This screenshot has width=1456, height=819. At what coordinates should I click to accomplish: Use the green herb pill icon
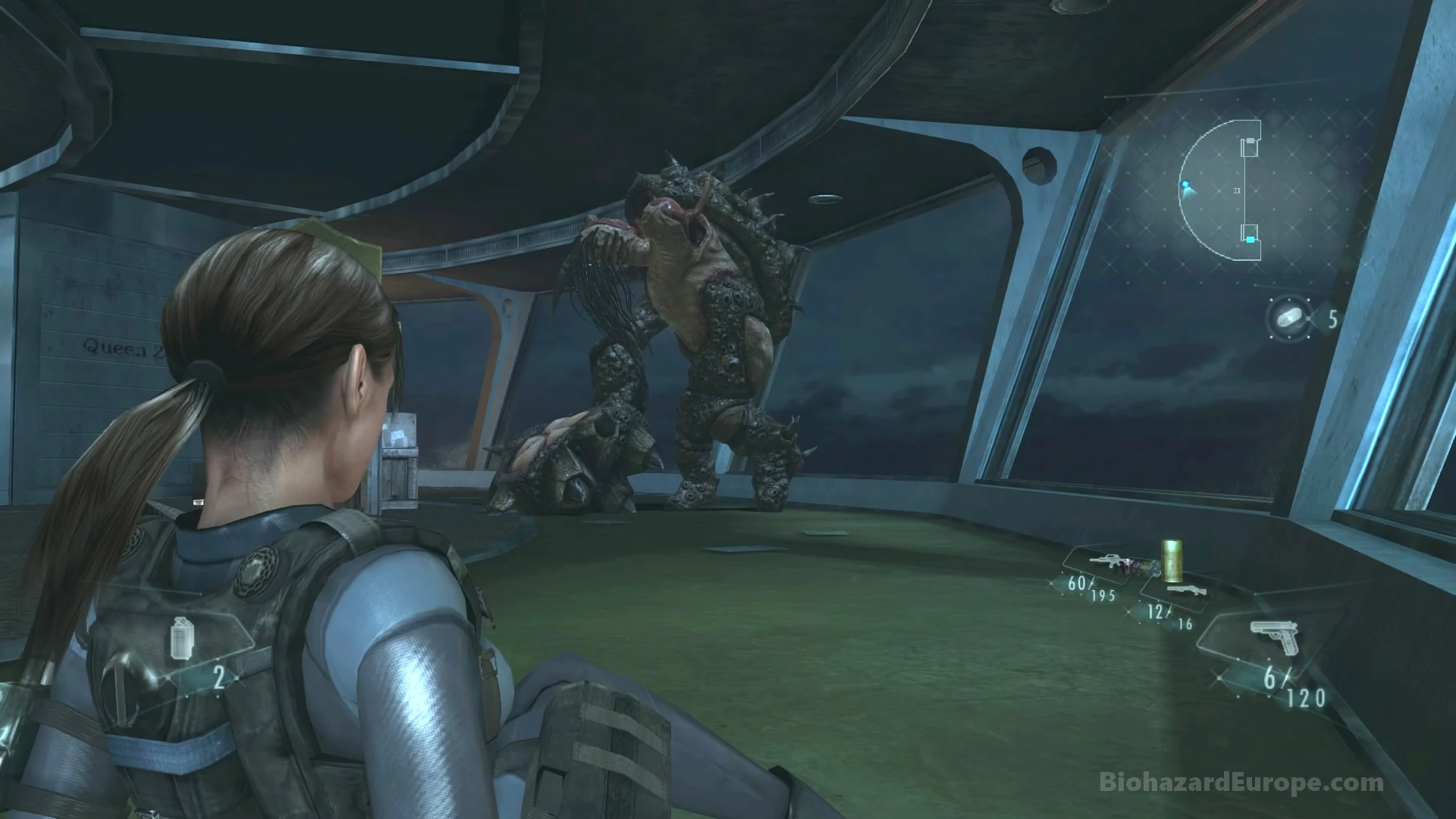click(x=1290, y=318)
